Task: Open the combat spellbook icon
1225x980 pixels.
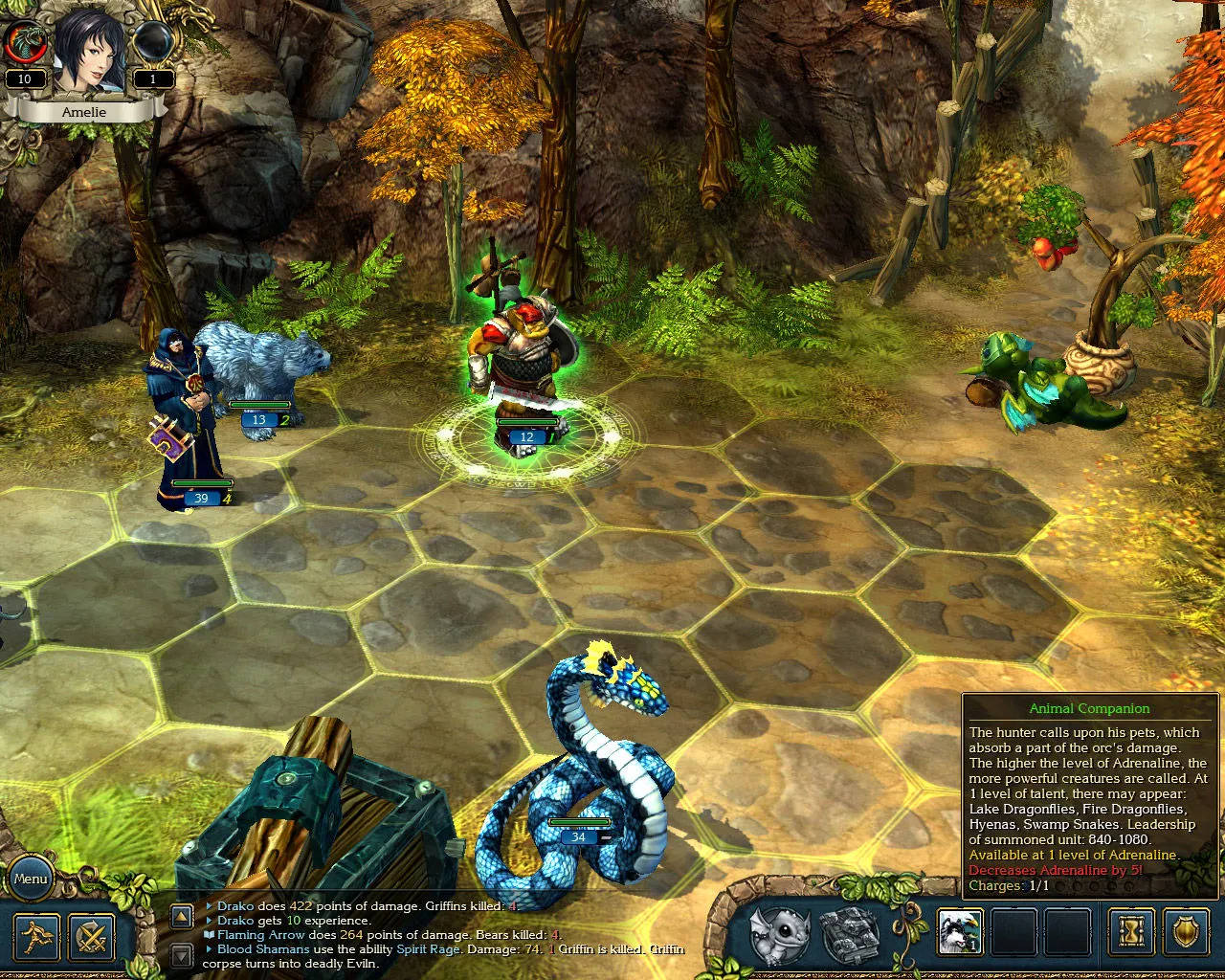Action: point(847,933)
